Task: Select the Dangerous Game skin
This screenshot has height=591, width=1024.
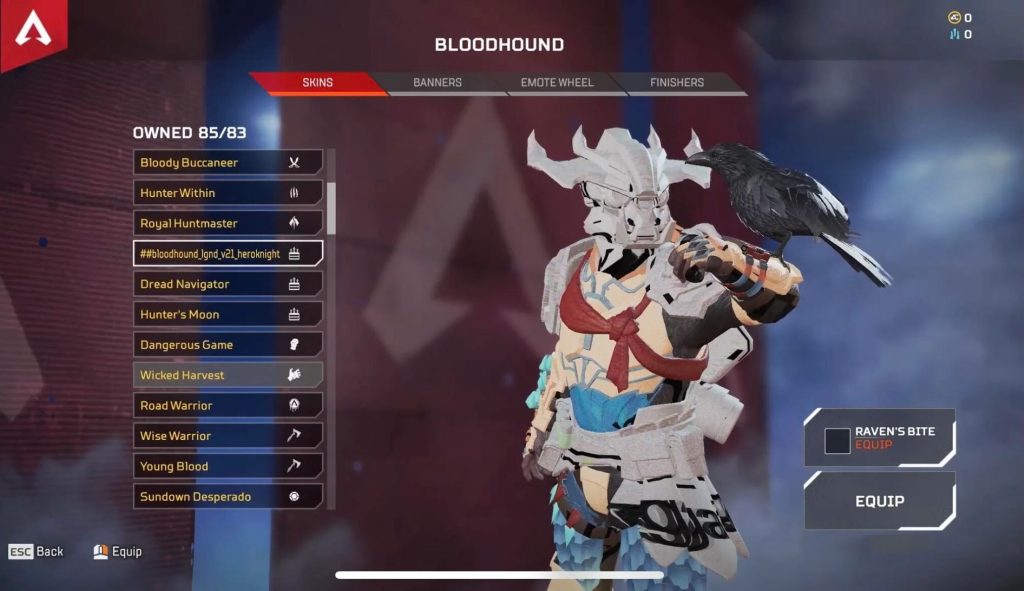Action: [228, 345]
